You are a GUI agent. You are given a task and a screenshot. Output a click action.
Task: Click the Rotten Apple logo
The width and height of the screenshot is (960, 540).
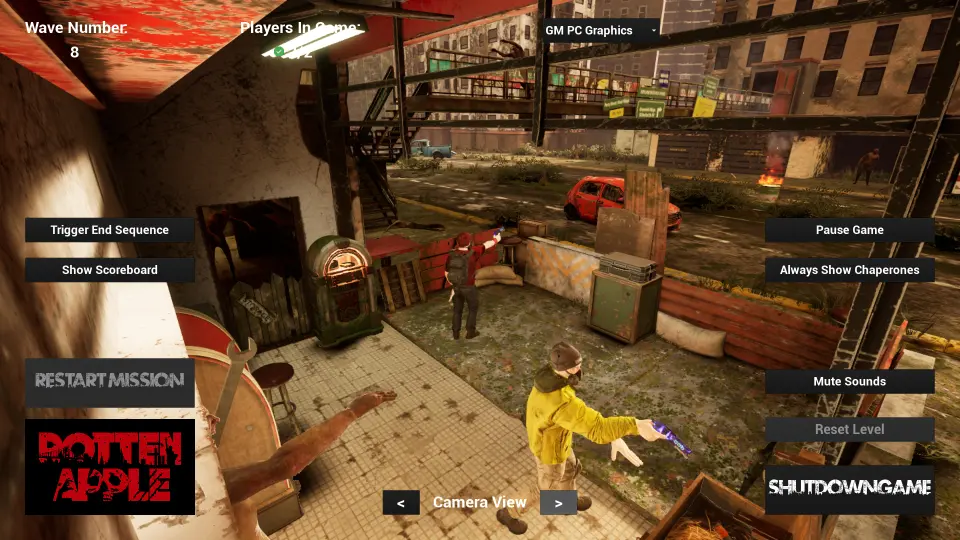coord(110,467)
